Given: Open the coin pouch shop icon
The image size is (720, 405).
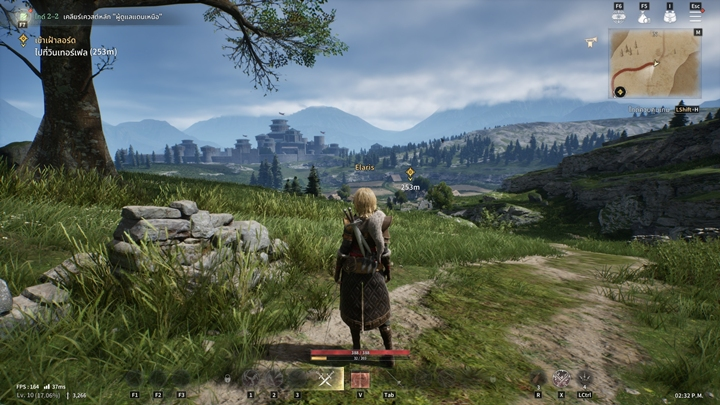Looking at the screenshot, I should coord(644,16).
